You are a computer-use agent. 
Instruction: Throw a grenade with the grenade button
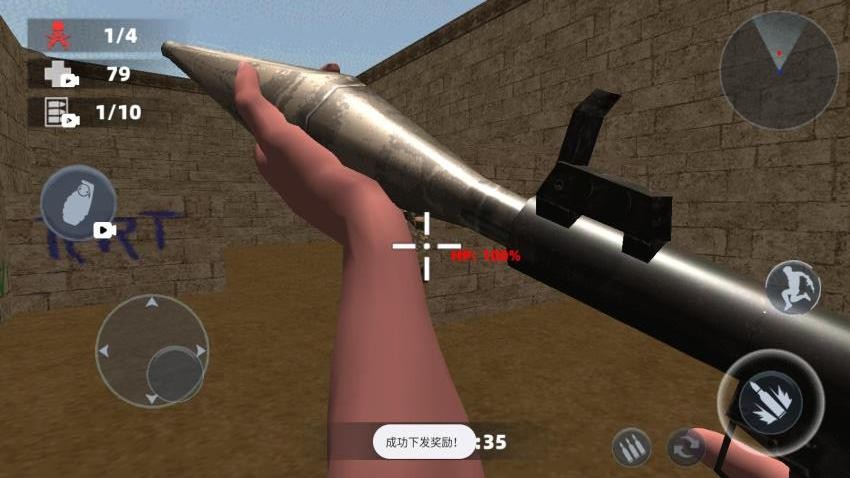(78, 204)
